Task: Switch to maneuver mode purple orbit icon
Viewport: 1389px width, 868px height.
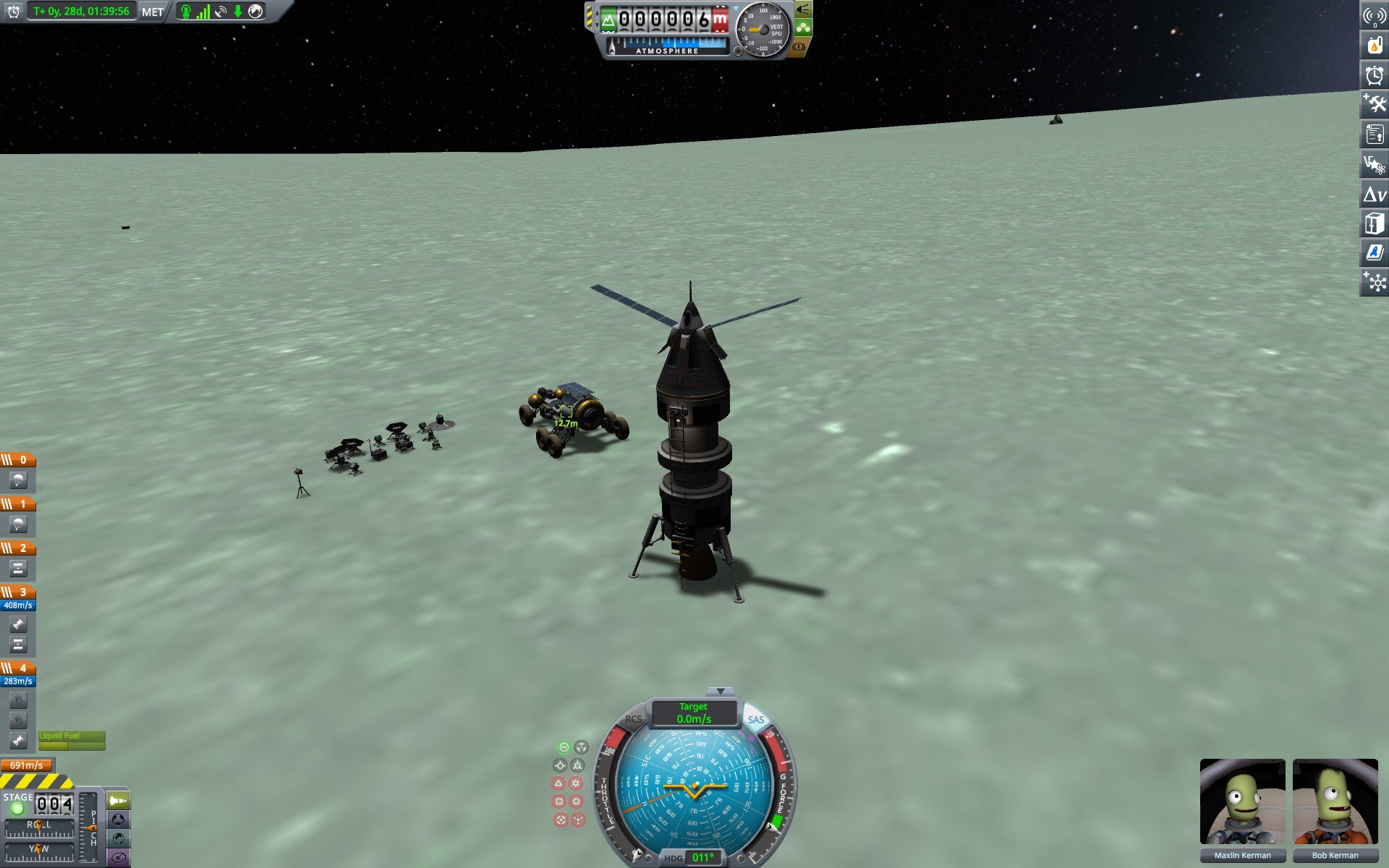Action: pyautogui.click(x=119, y=858)
